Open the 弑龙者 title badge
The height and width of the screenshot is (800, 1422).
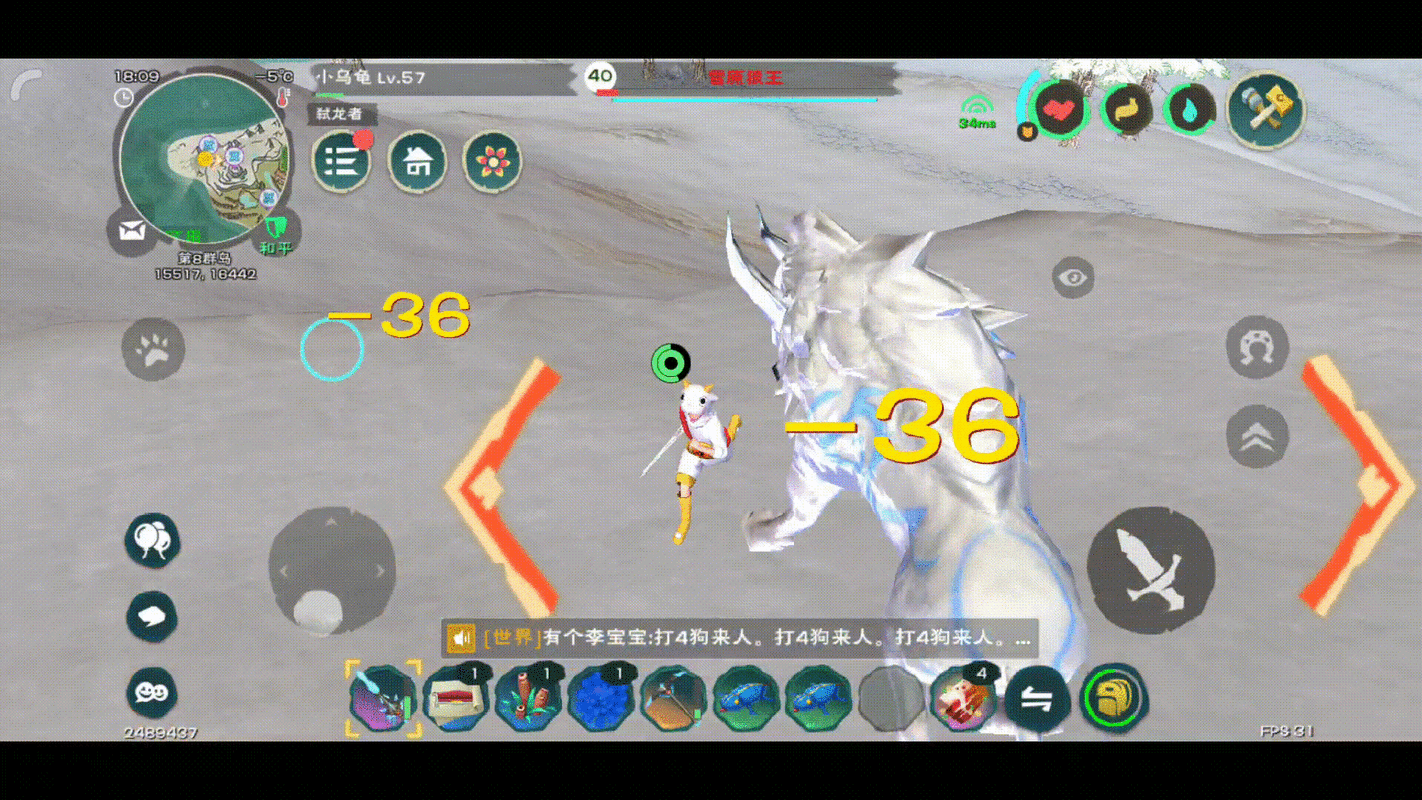pos(342,116)
